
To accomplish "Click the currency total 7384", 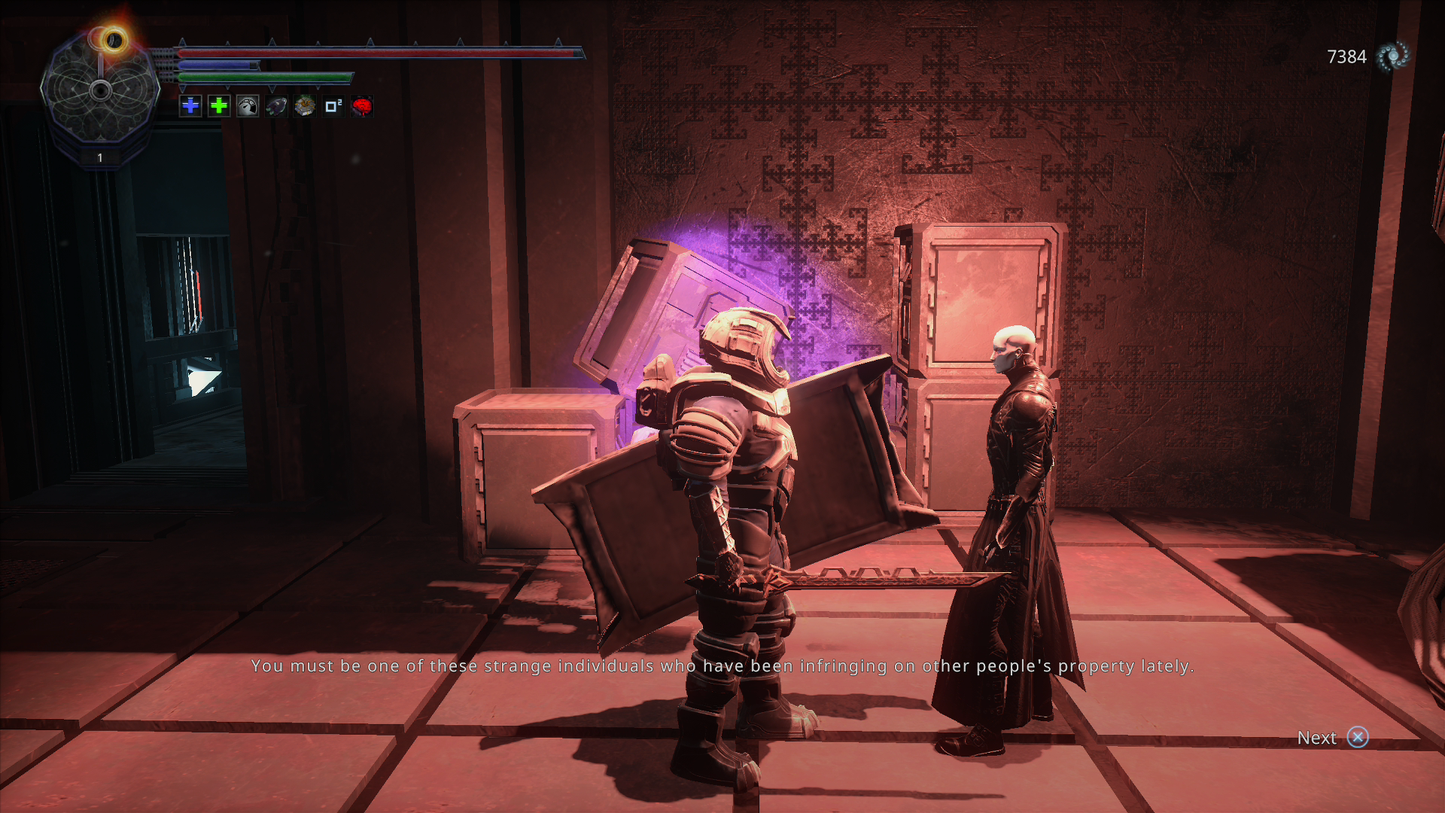I will 1346,57.
